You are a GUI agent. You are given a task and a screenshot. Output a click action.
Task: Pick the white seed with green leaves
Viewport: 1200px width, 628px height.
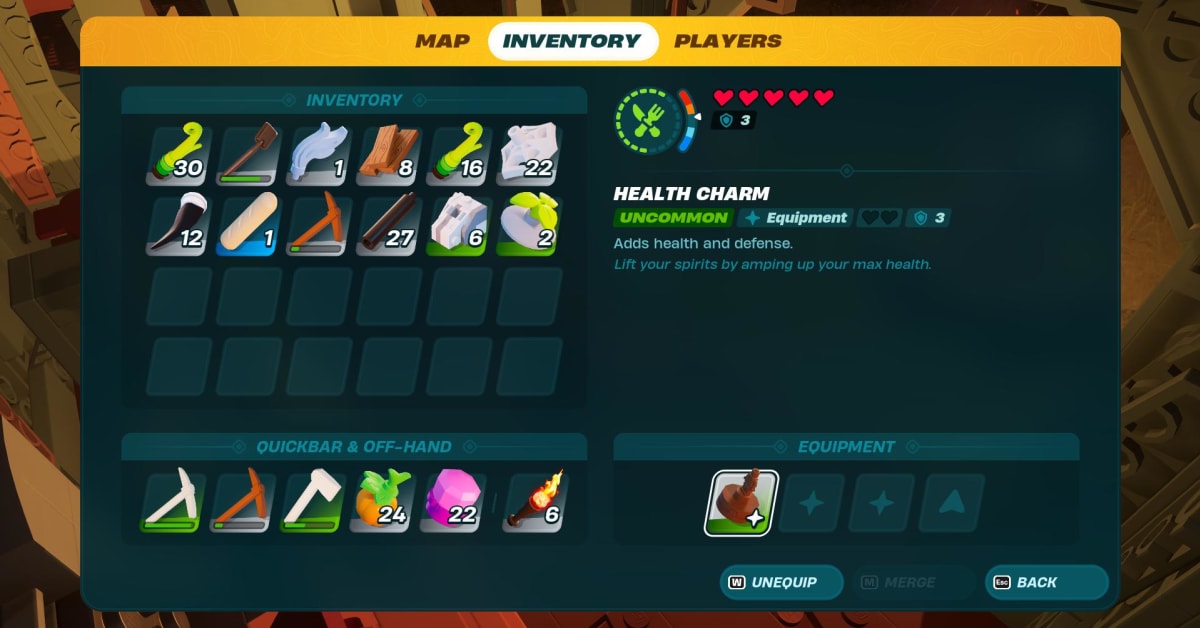click(527, 224)
